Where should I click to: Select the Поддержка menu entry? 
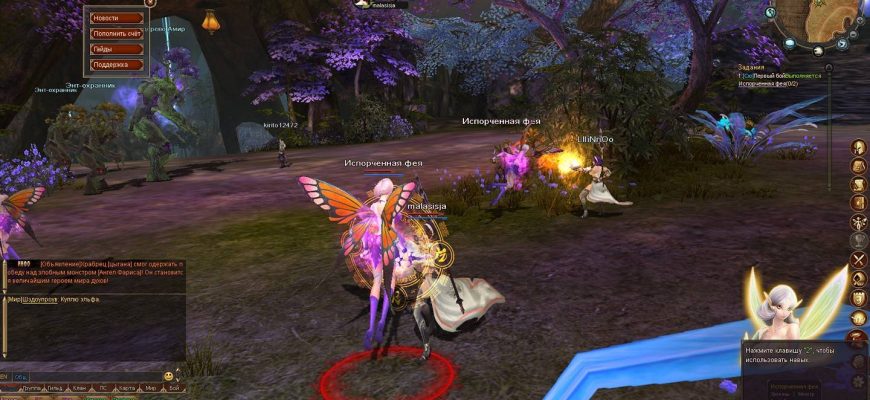point(115,64)
